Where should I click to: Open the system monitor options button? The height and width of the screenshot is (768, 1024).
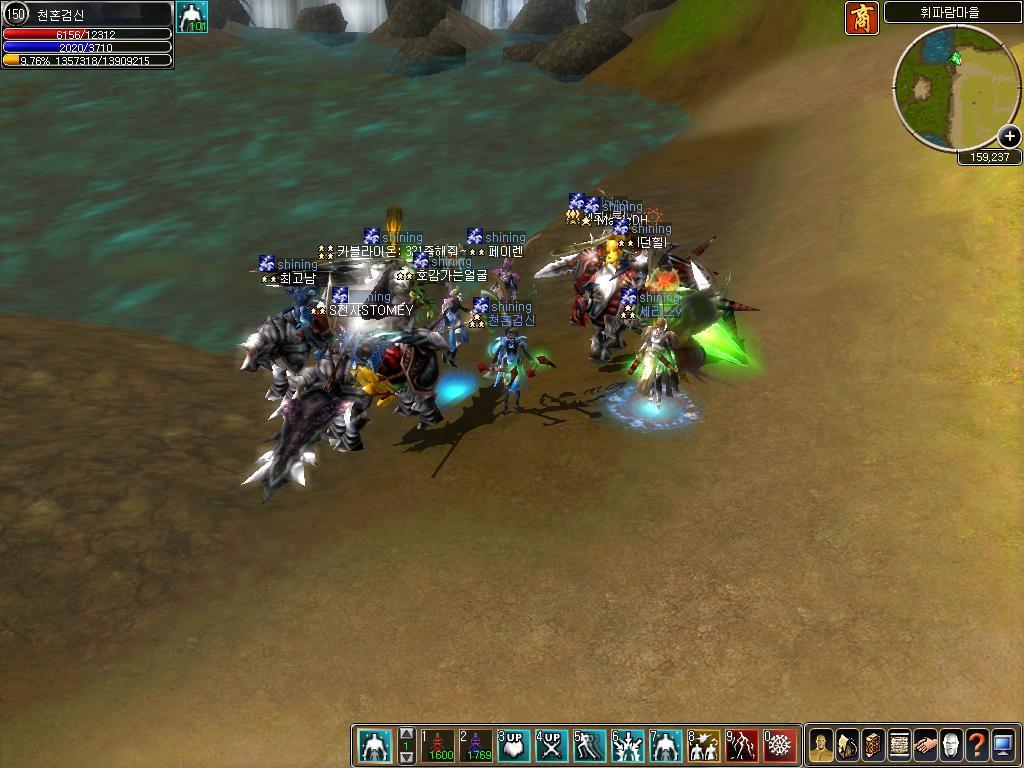coord(1003,745)
